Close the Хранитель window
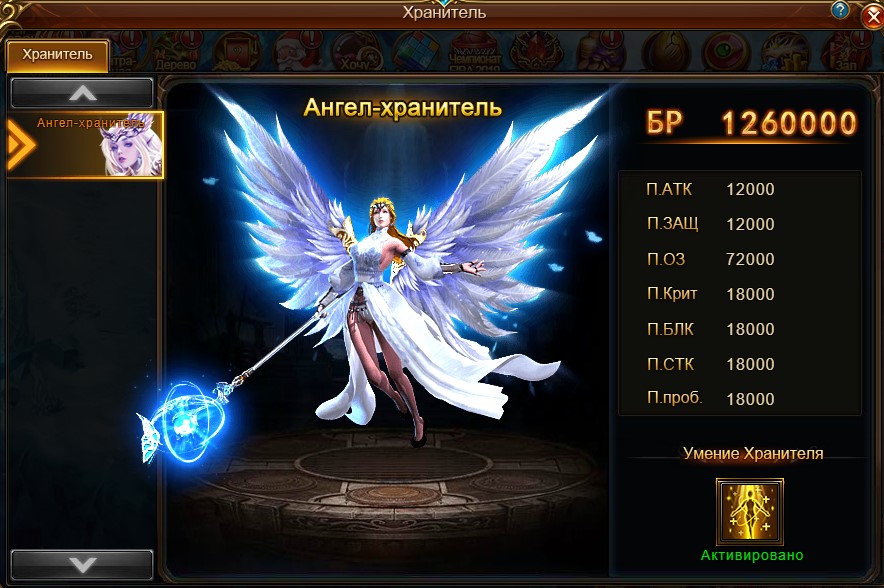884x588 pixels. coord(870,15)
